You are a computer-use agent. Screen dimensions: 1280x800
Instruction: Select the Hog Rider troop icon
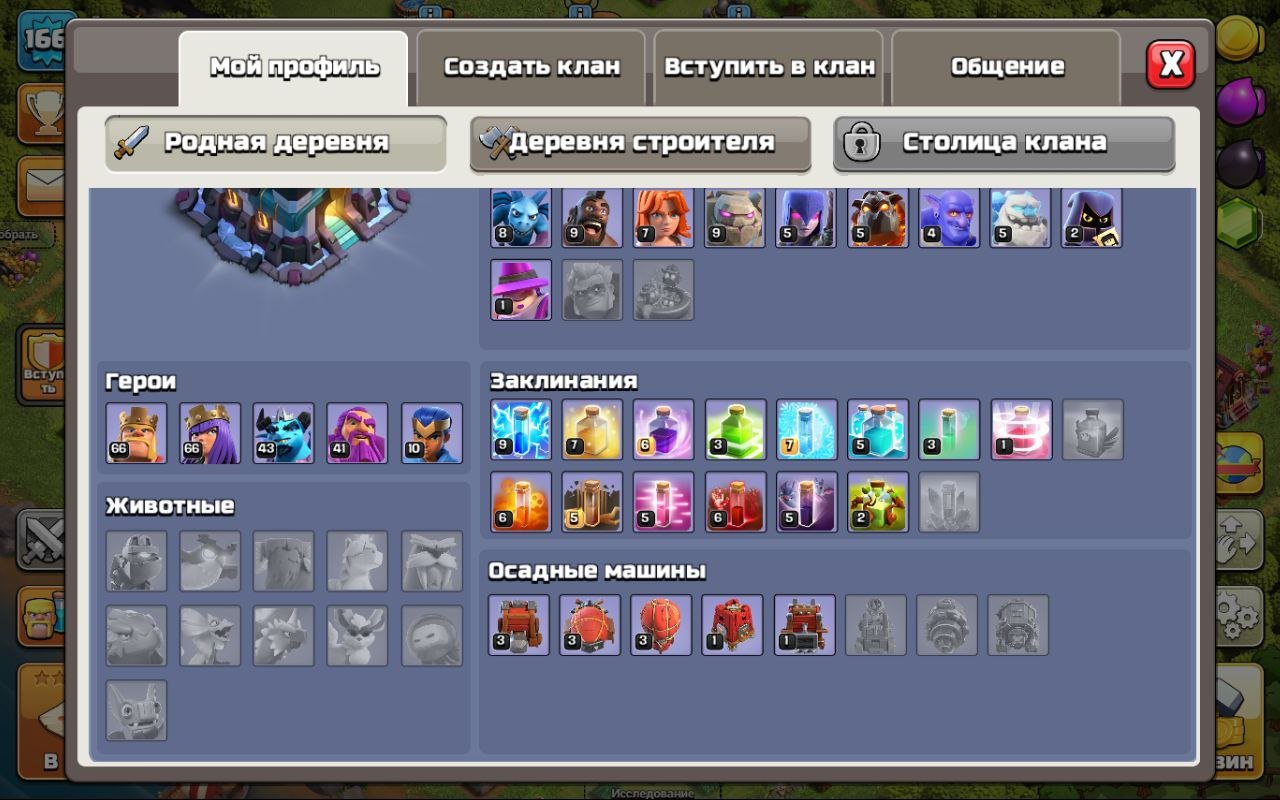[x=592, y=216]
